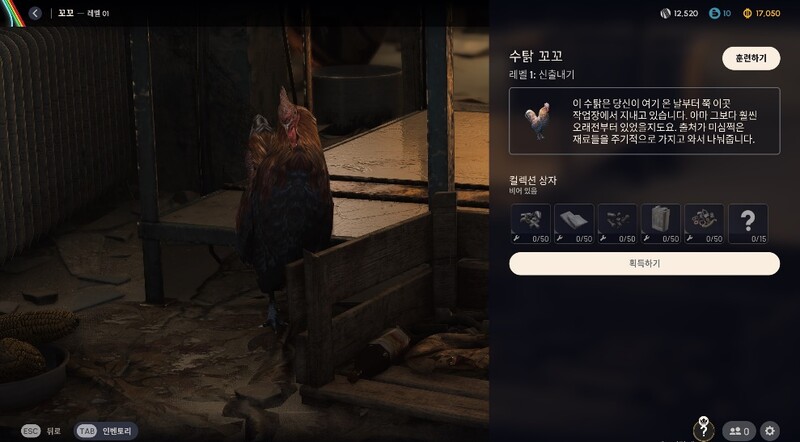Open the 인벤토리 (Inventory) button
Screen dimensions: 800x442
(106, 431)
